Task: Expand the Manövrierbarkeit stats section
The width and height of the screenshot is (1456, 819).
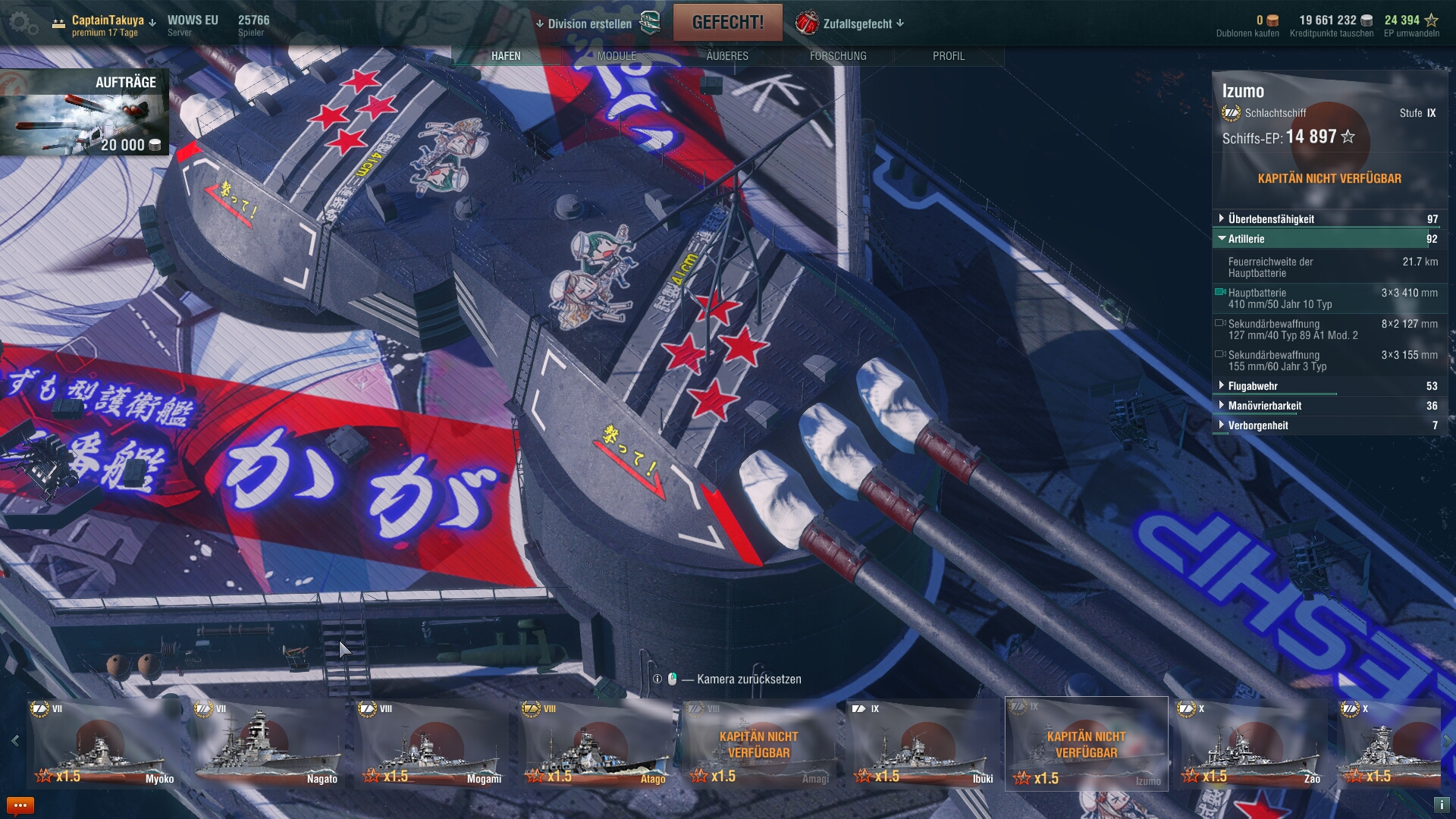Action: click(1264, 406)
